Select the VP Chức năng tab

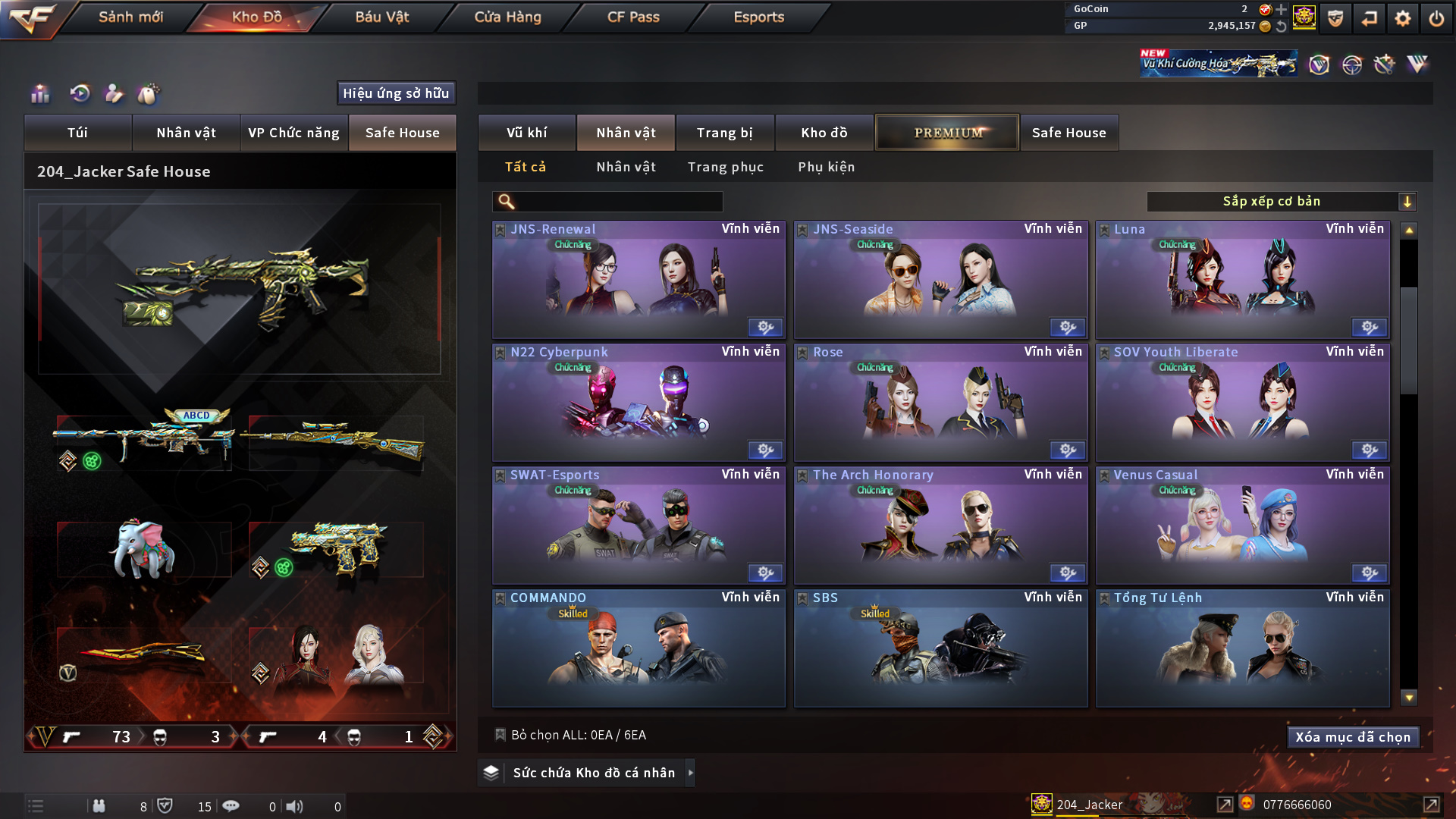pyautogui.click(x=293, y=133)
